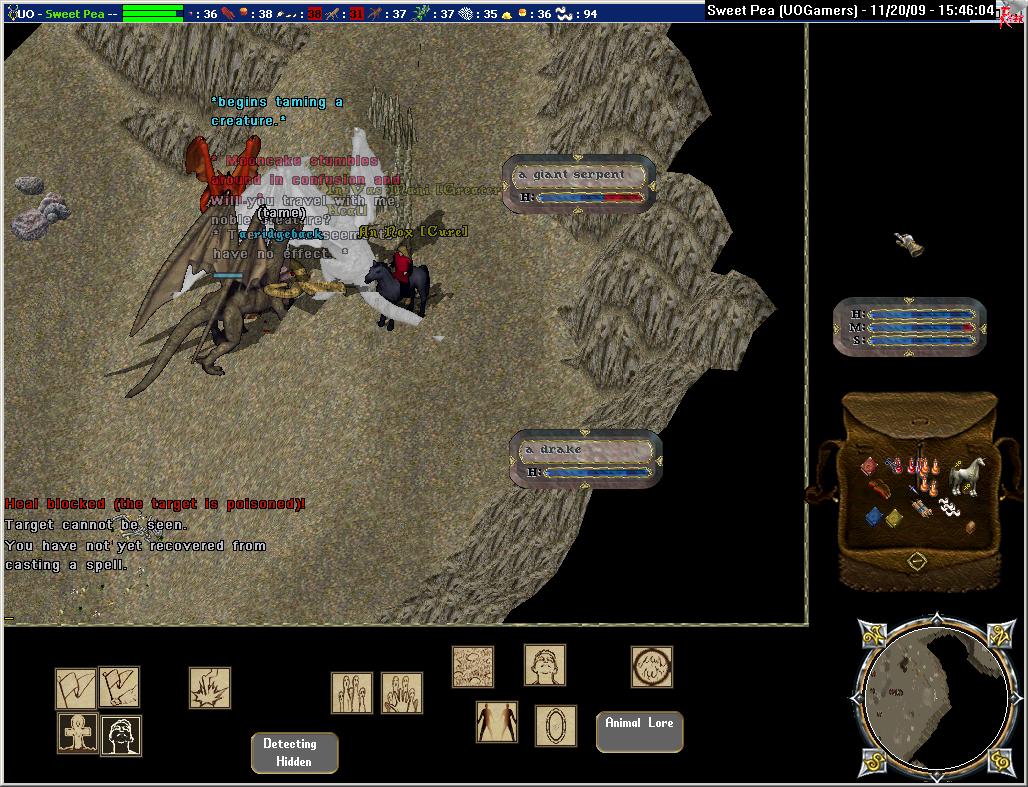Click the ankh spell icon
Screen dimensions: 1028x787
77,734
